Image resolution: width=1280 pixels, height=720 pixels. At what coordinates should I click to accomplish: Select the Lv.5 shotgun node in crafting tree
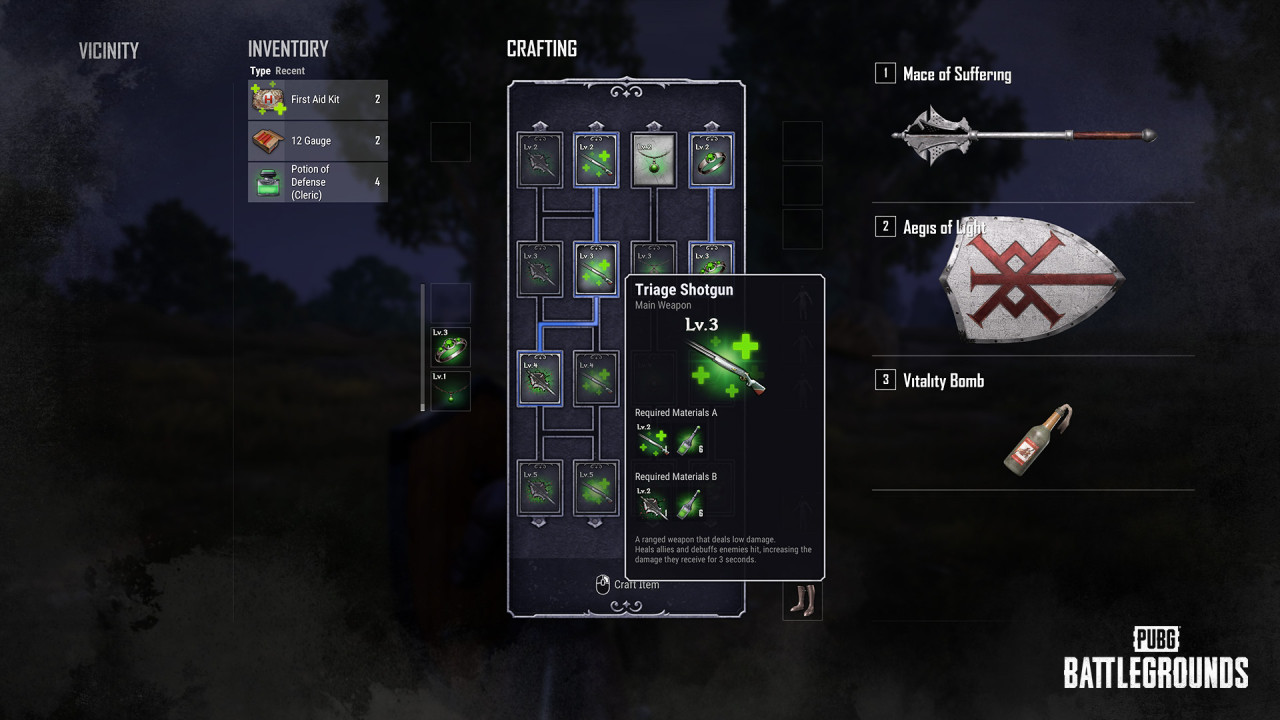click(x=596, y=488)
